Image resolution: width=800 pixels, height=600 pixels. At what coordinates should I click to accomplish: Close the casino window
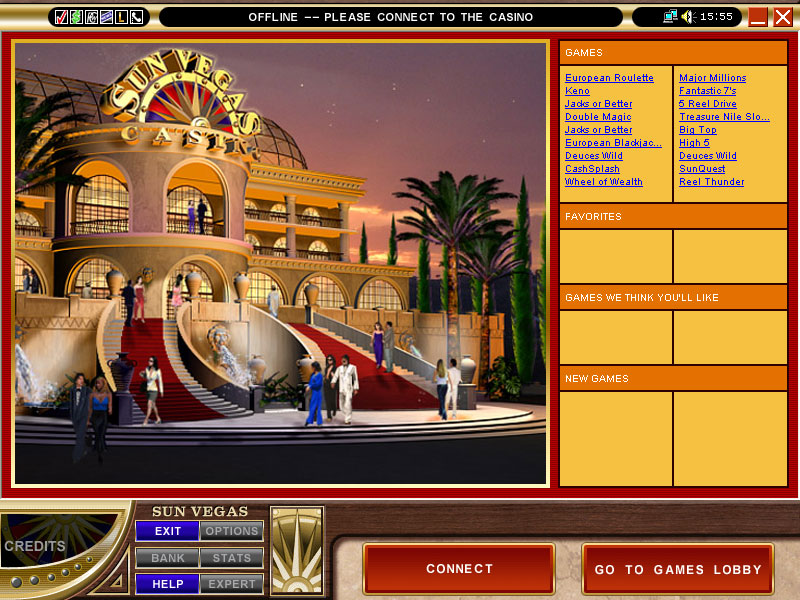point(782,17)
